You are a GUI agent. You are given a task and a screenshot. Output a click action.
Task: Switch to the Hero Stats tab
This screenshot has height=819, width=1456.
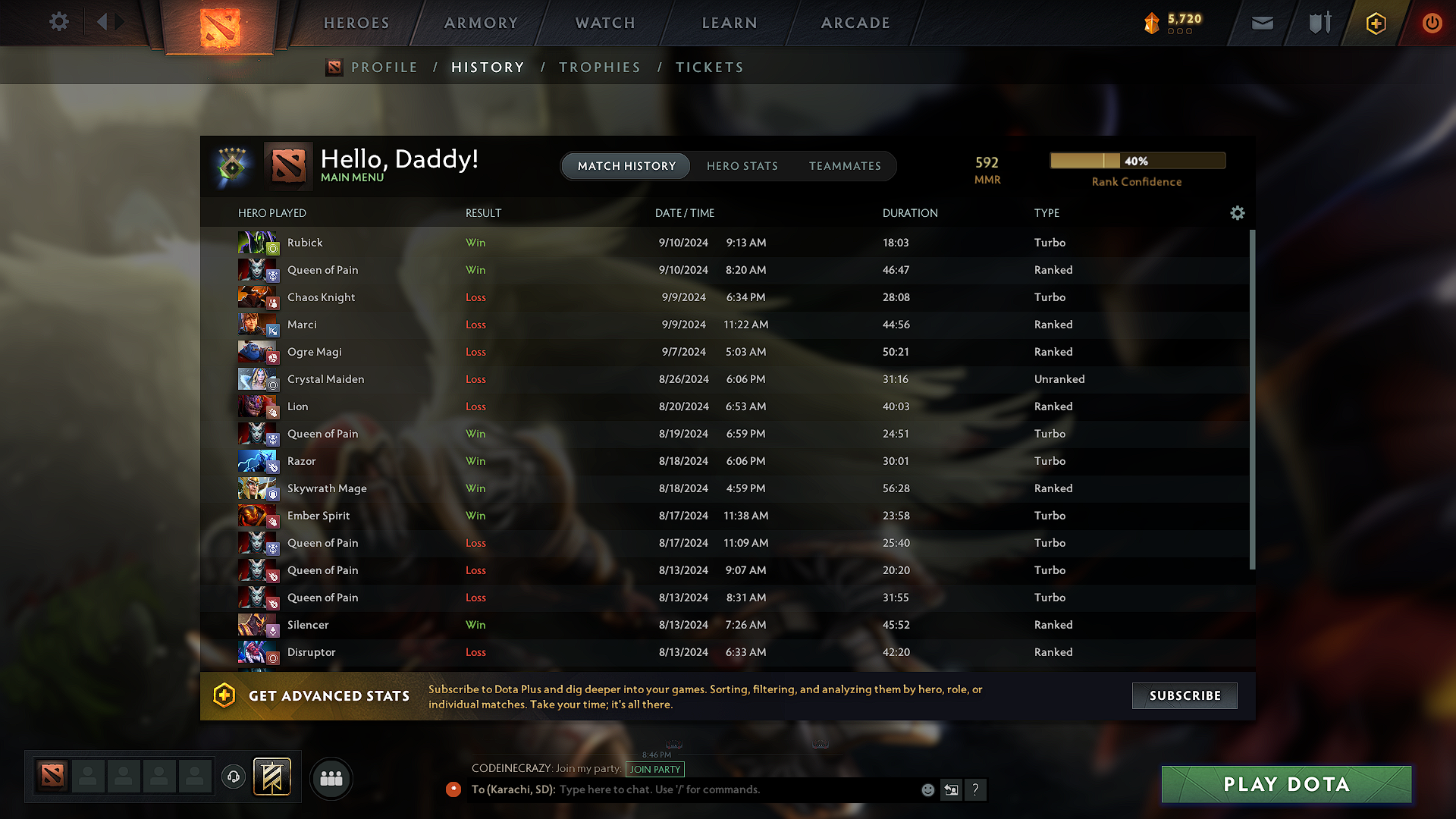coord(742,166)
